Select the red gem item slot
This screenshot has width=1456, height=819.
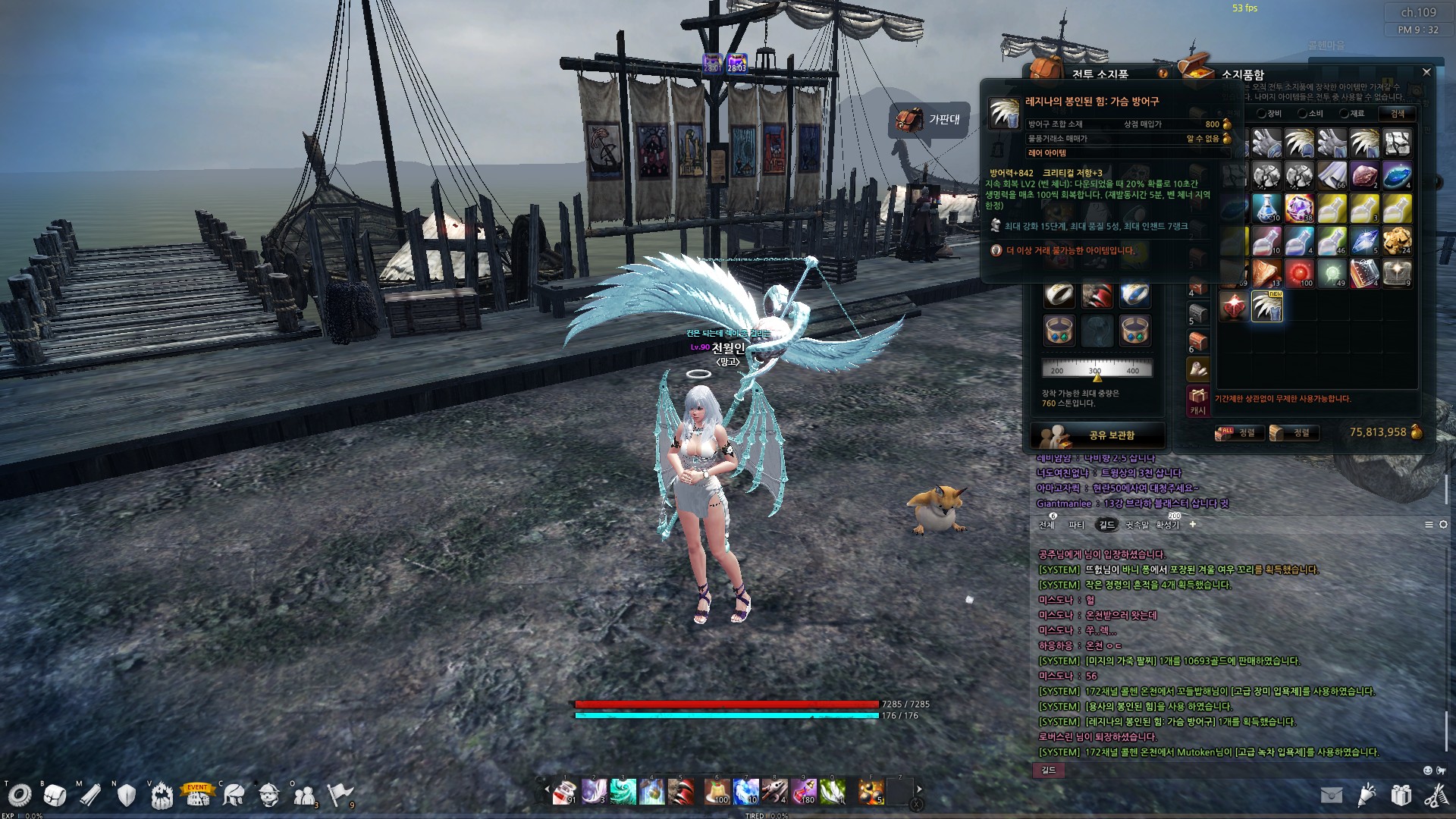click(x=1234, y=306)
